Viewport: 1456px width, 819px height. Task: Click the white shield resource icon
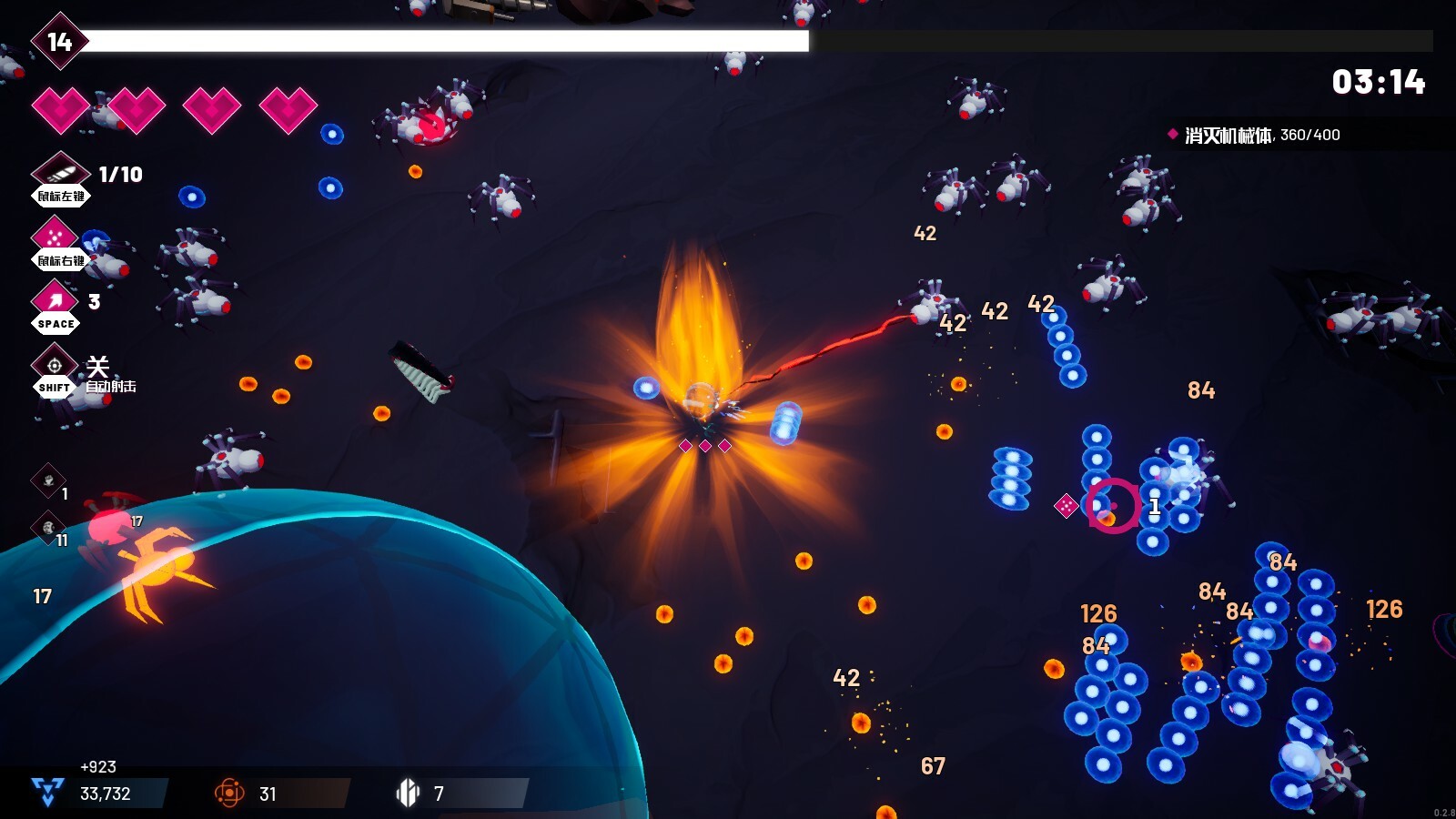pos(409,792)
